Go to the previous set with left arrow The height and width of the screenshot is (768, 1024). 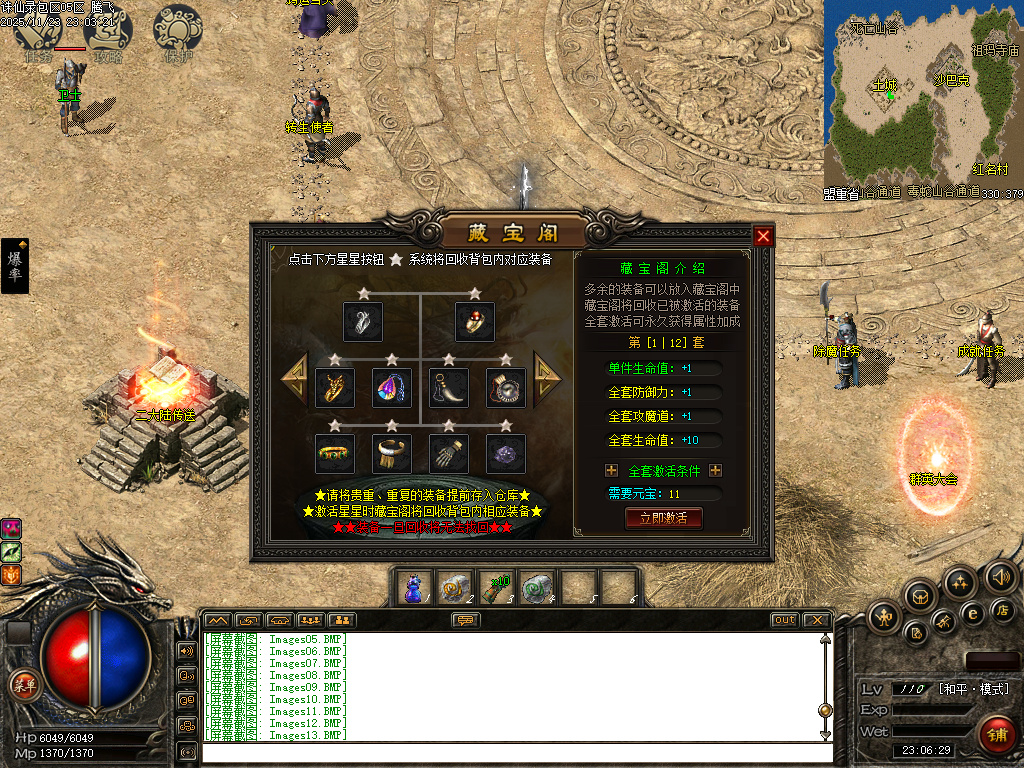click(x=295, y=378)
